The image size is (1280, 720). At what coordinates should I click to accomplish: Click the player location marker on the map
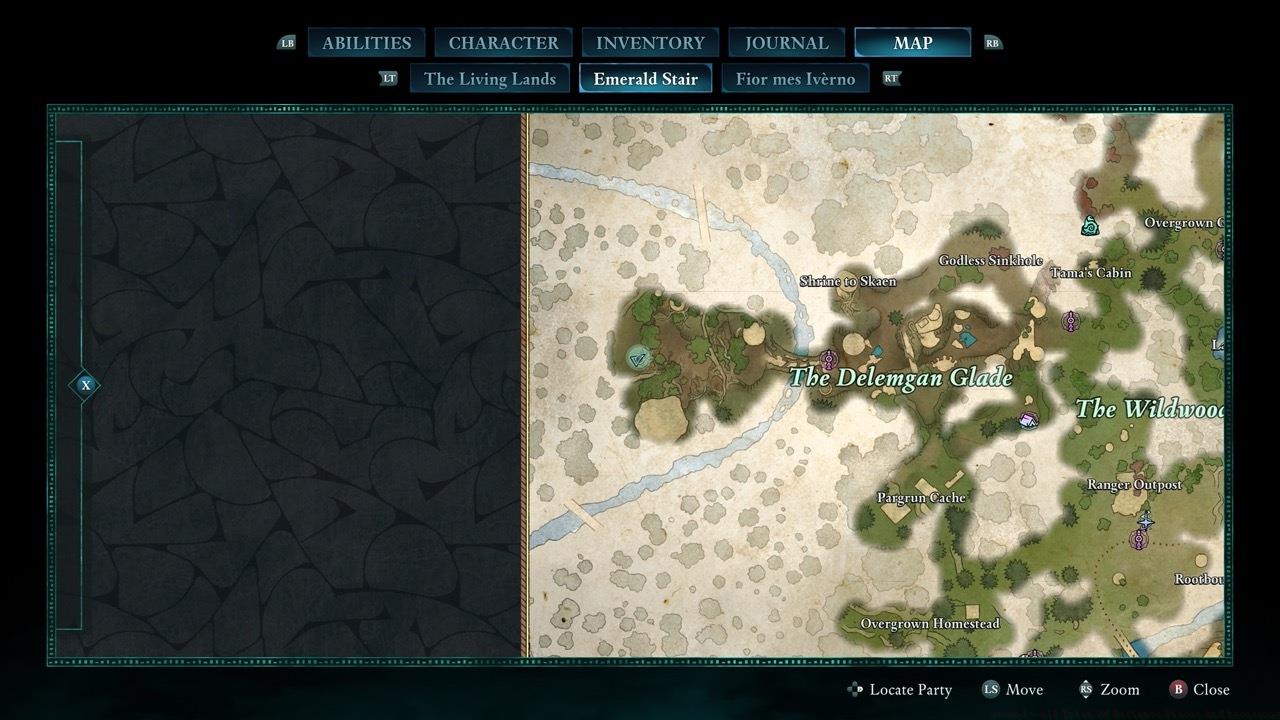coord(638,357)
